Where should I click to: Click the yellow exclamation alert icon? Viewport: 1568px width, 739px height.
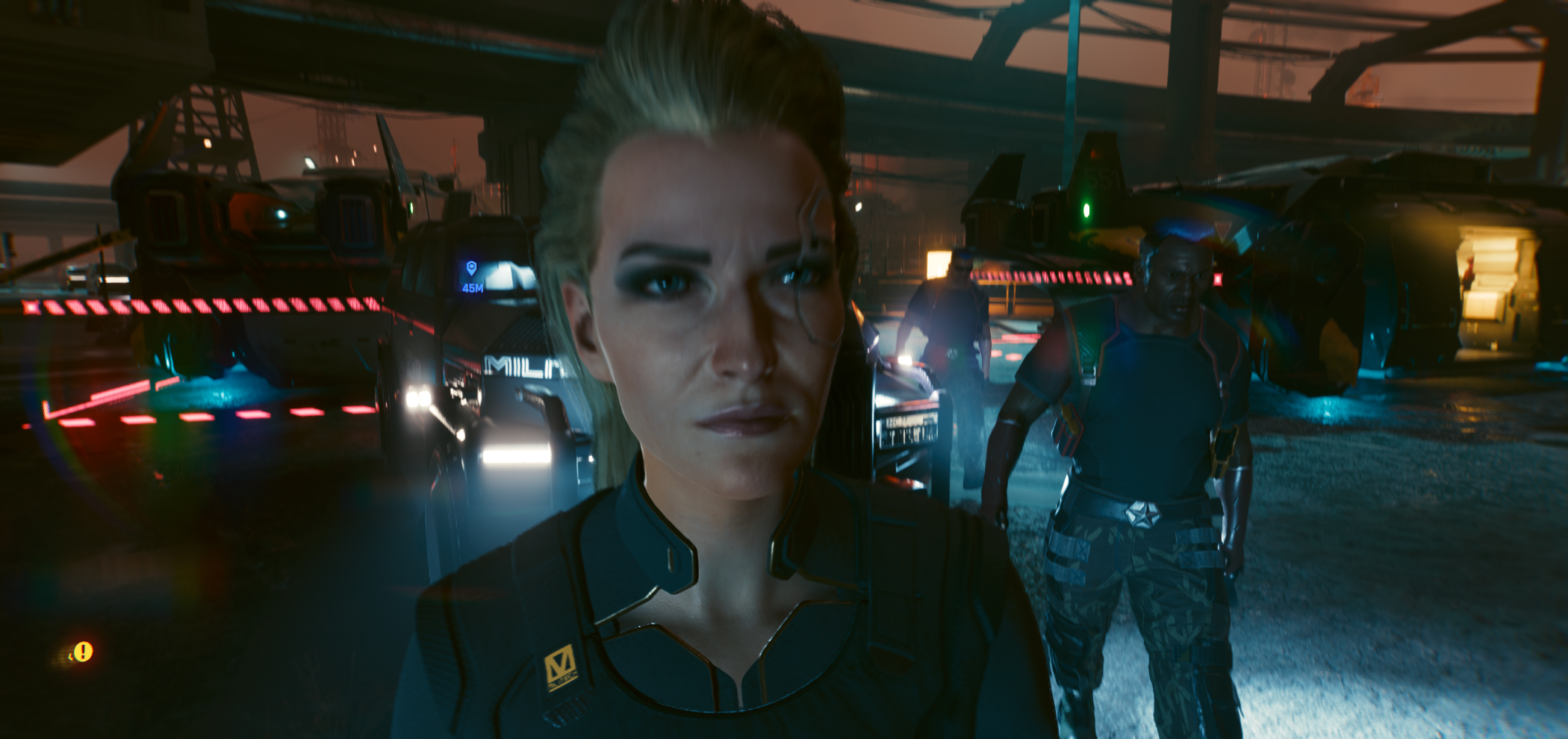(x=84, y=652)
